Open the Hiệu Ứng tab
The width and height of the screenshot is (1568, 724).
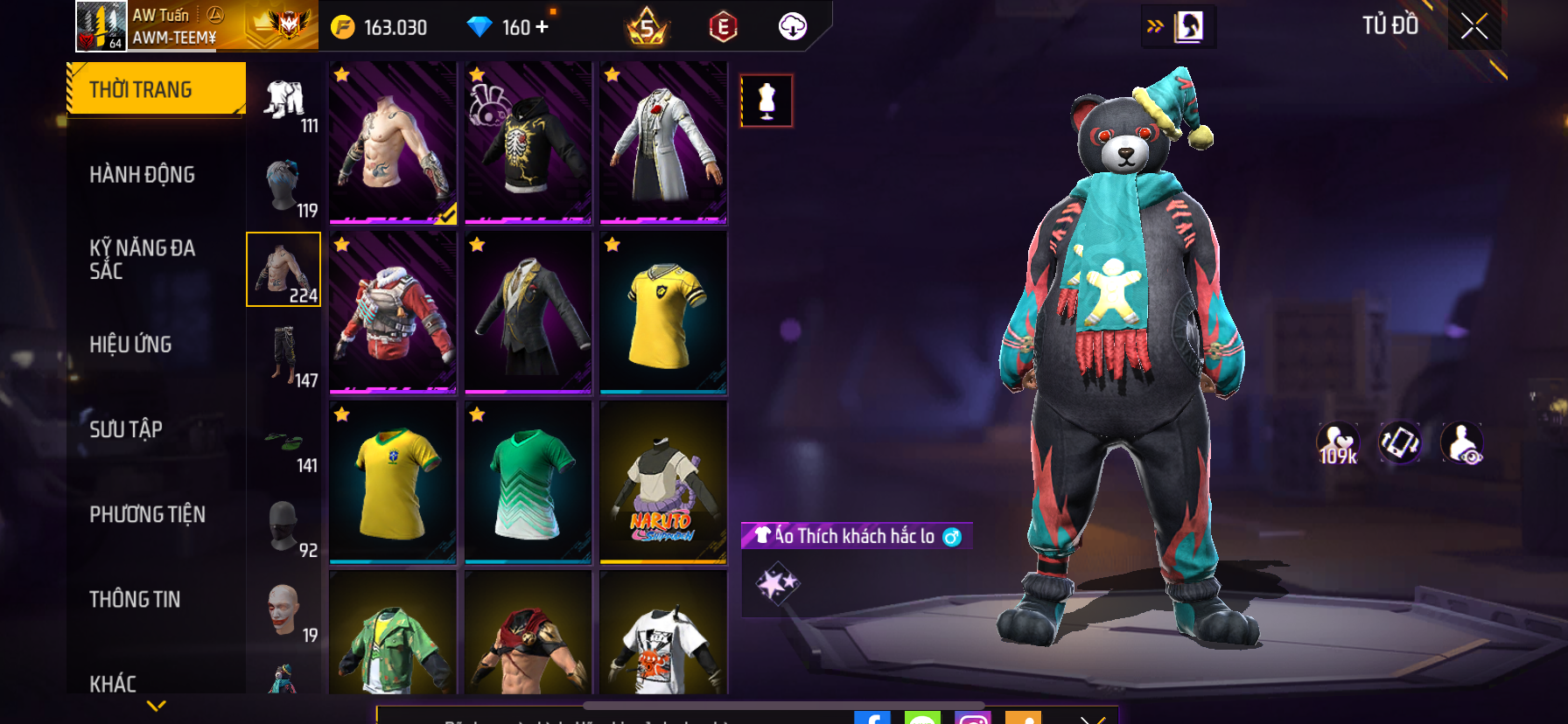[x=130, y=345]
